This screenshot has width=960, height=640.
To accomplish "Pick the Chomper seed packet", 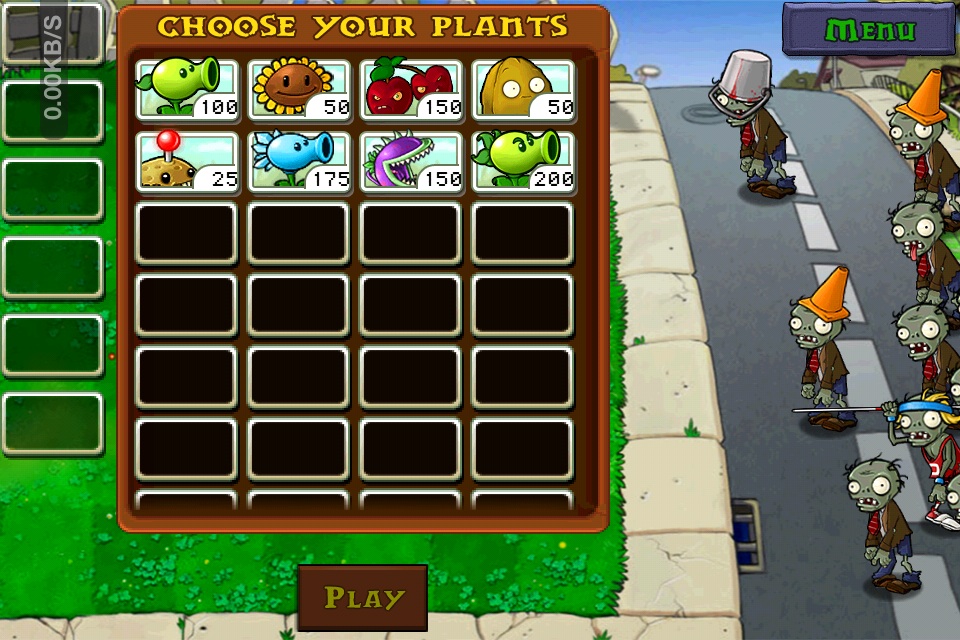I will [411, 162].
